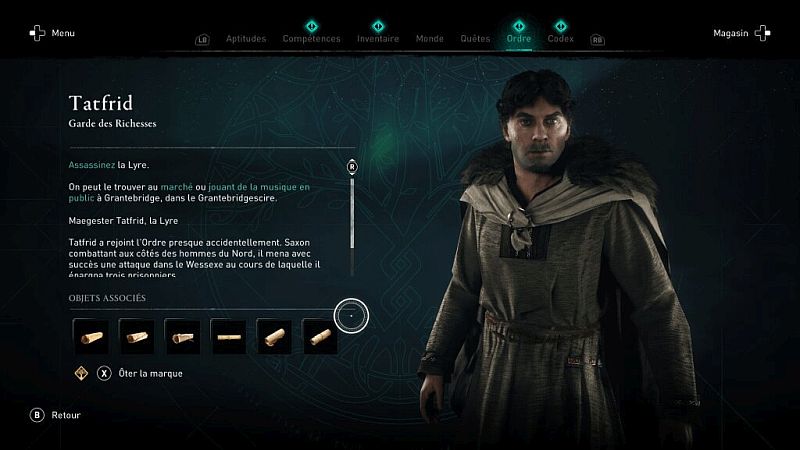Go to the Monde tab
Screen dimensions: 800x450
coord(429,39)
